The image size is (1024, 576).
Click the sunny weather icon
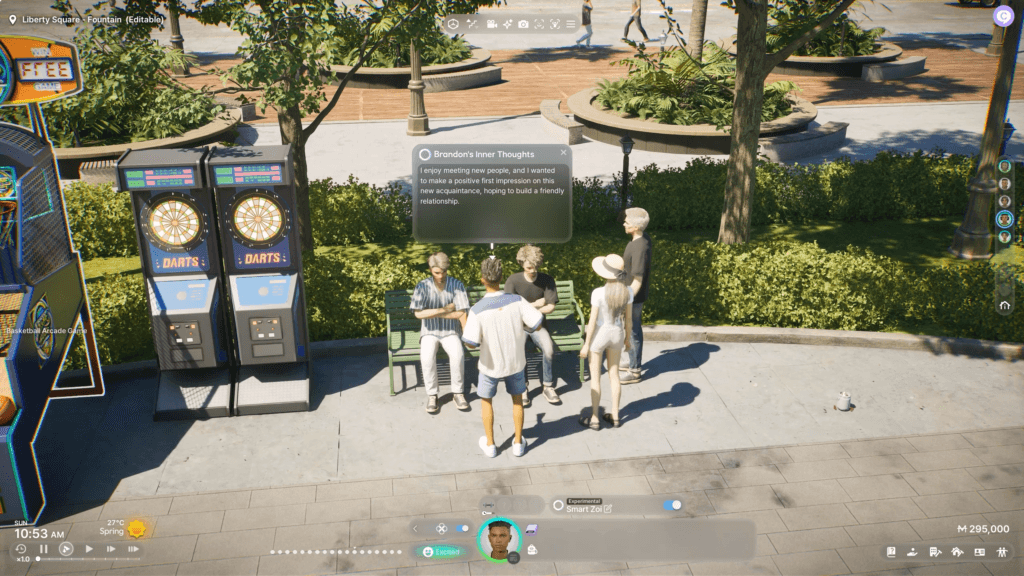tap(137, 528)
